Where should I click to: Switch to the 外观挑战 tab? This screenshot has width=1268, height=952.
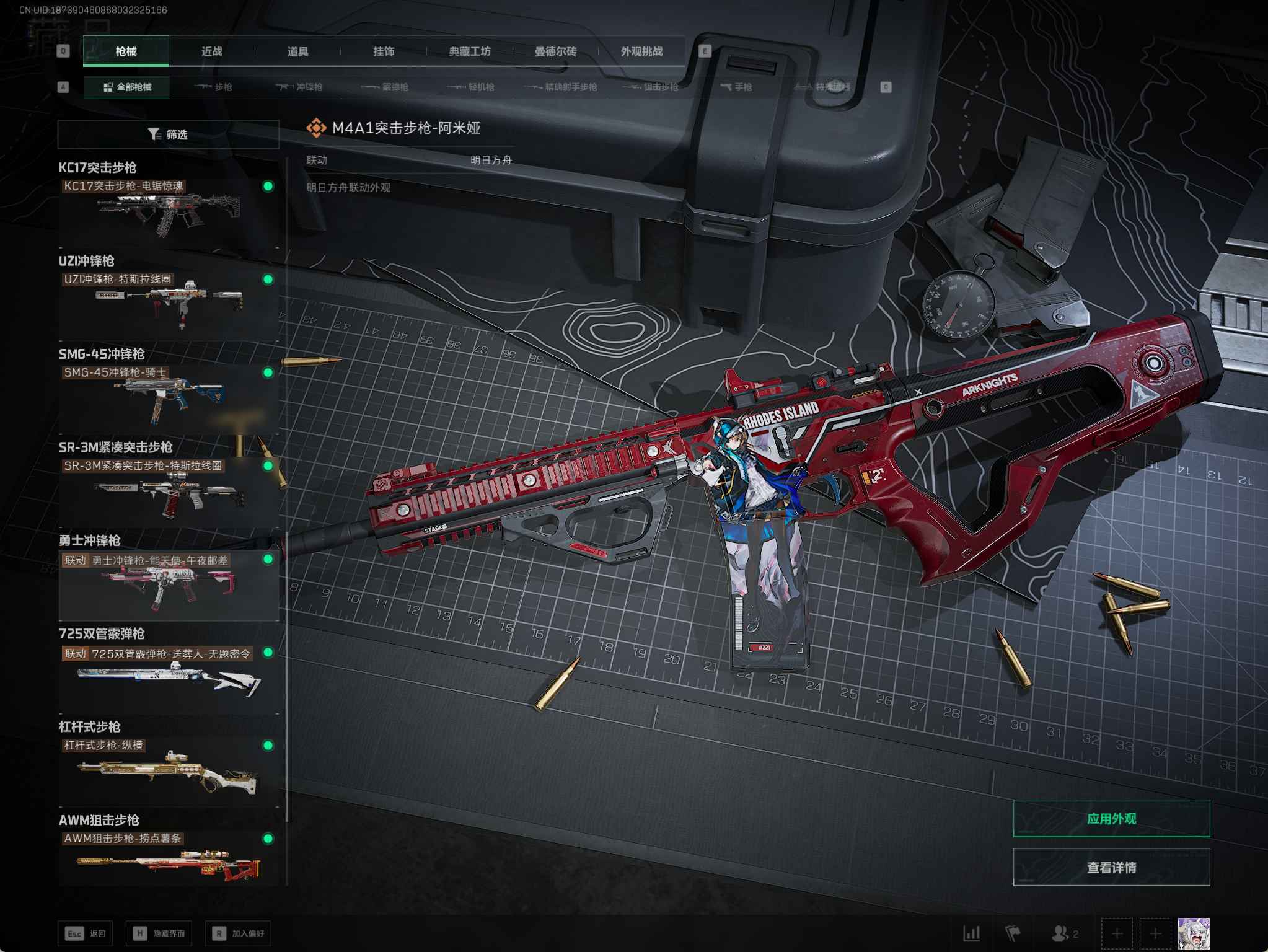tap(641, 51)
